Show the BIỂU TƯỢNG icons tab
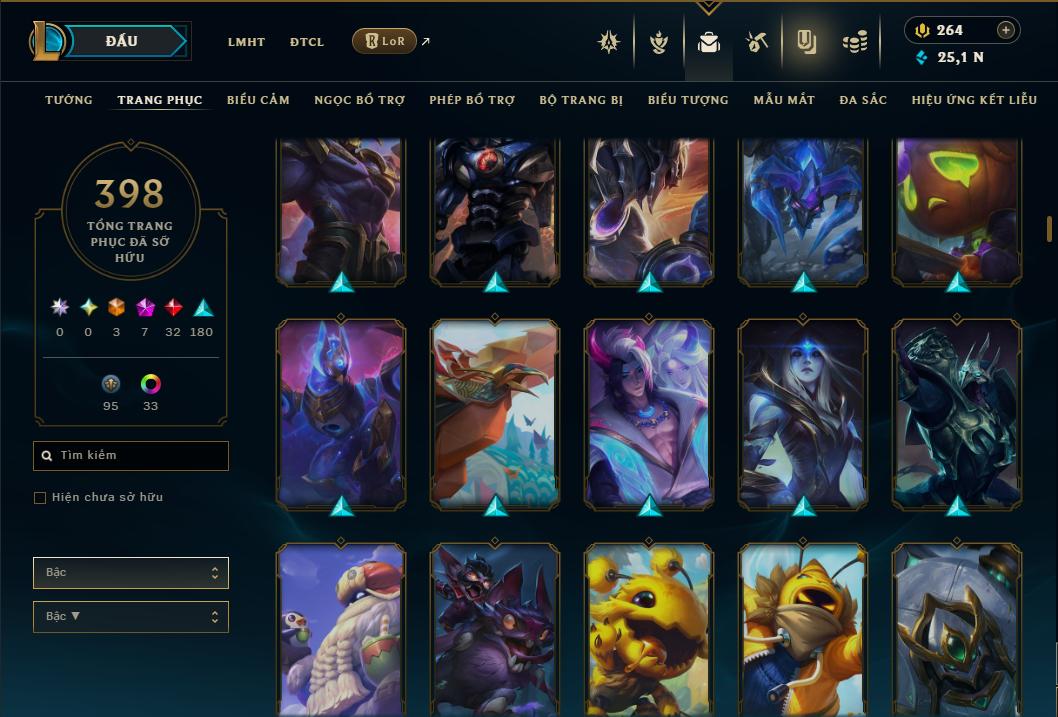The width and height of the screenshot is (1058, 717). click(688, 100)
